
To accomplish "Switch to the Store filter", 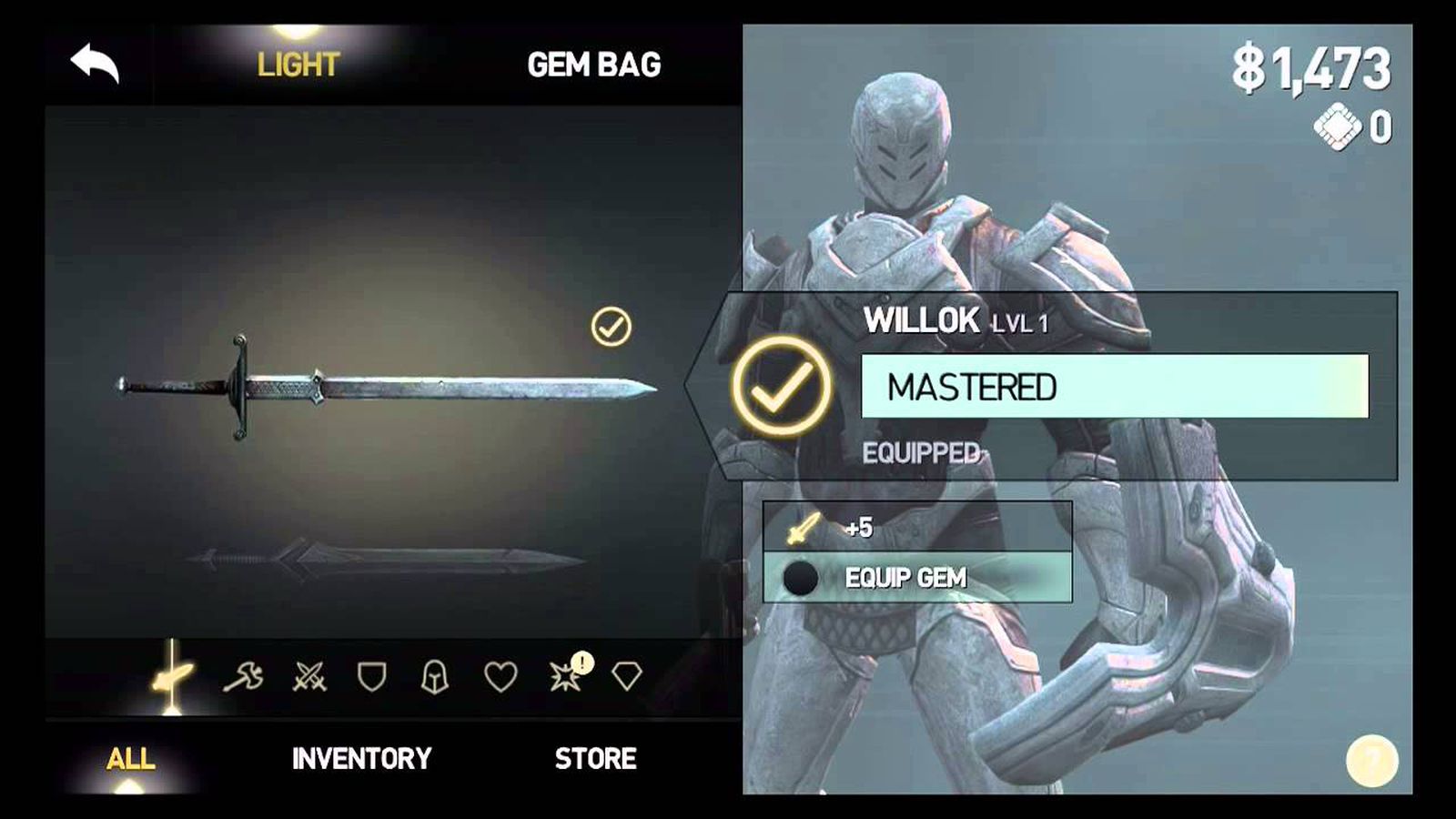I will tap(595, 758).
